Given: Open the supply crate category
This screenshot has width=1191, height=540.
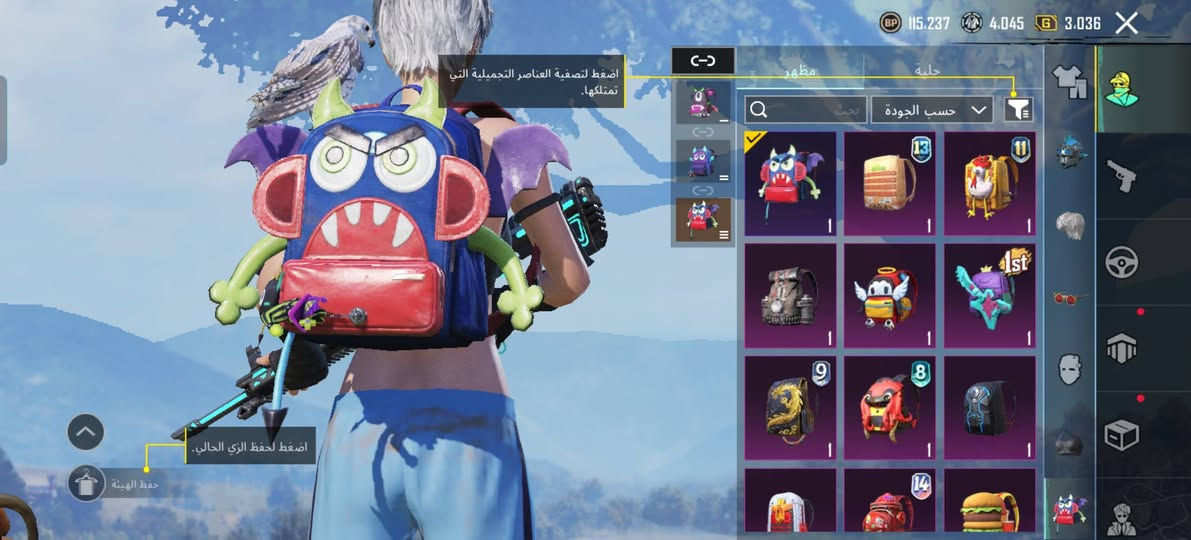Looking at the screenshot, I should [1120, 435].
